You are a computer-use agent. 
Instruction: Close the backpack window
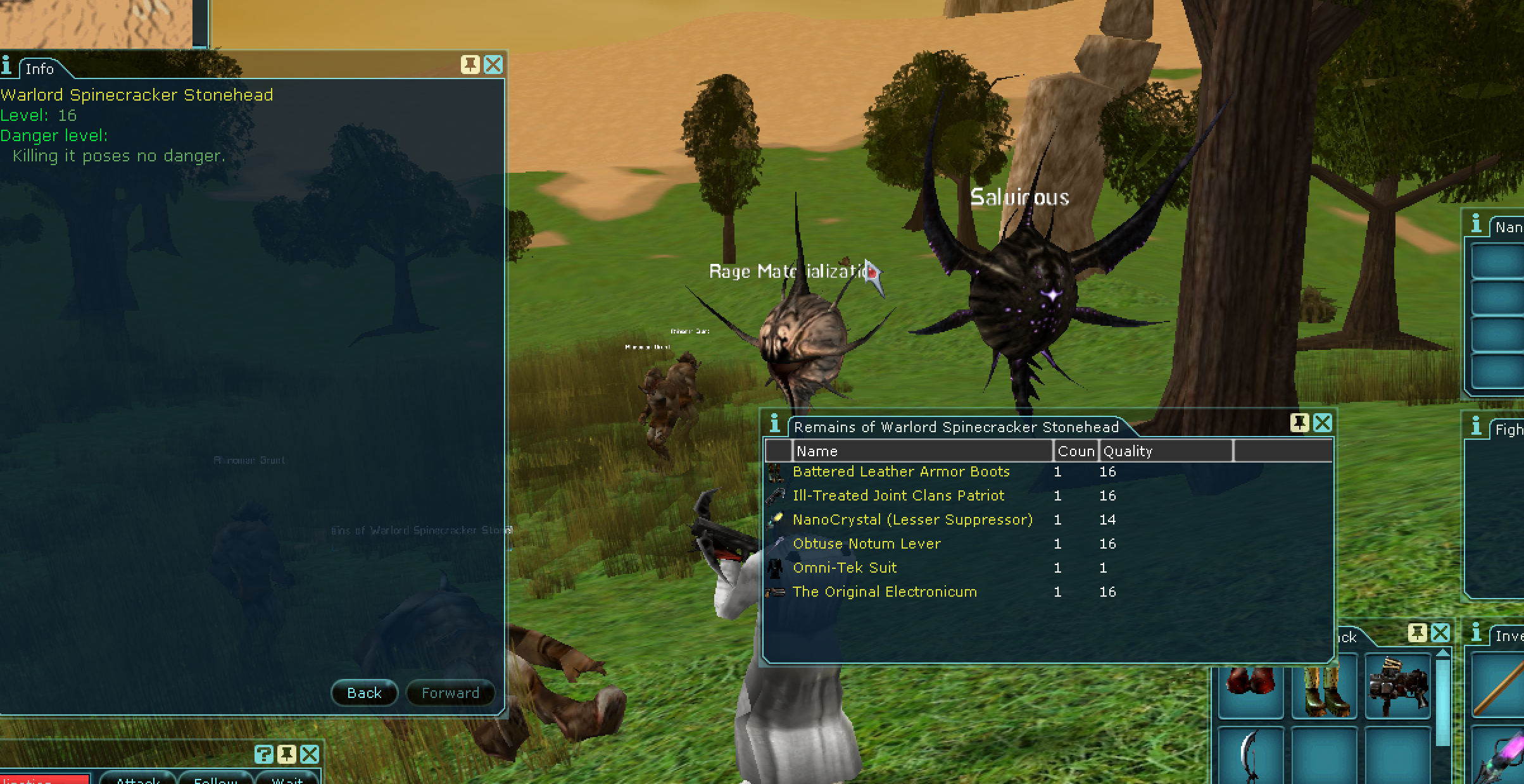click(1440, 633)
